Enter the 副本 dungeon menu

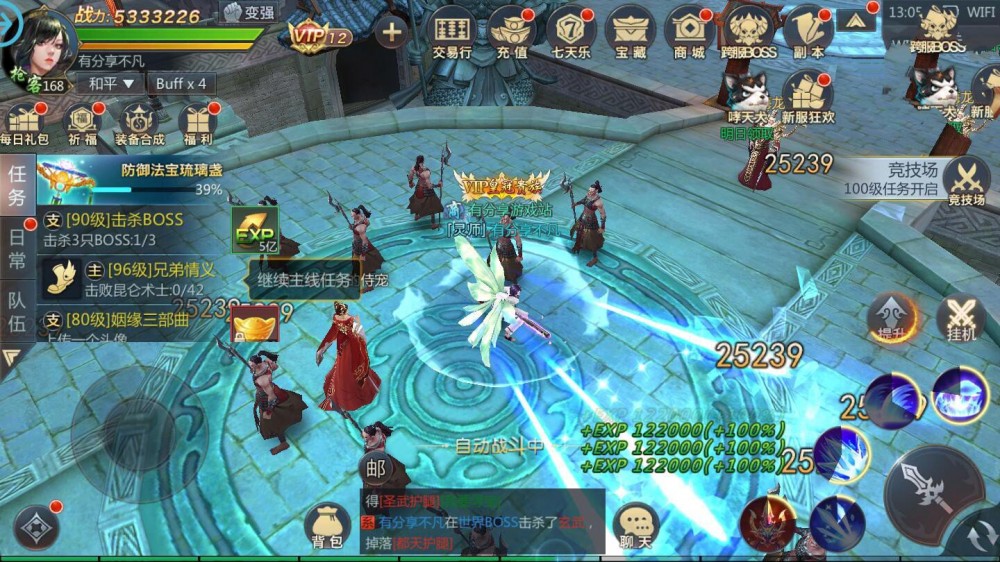point(808,32)
